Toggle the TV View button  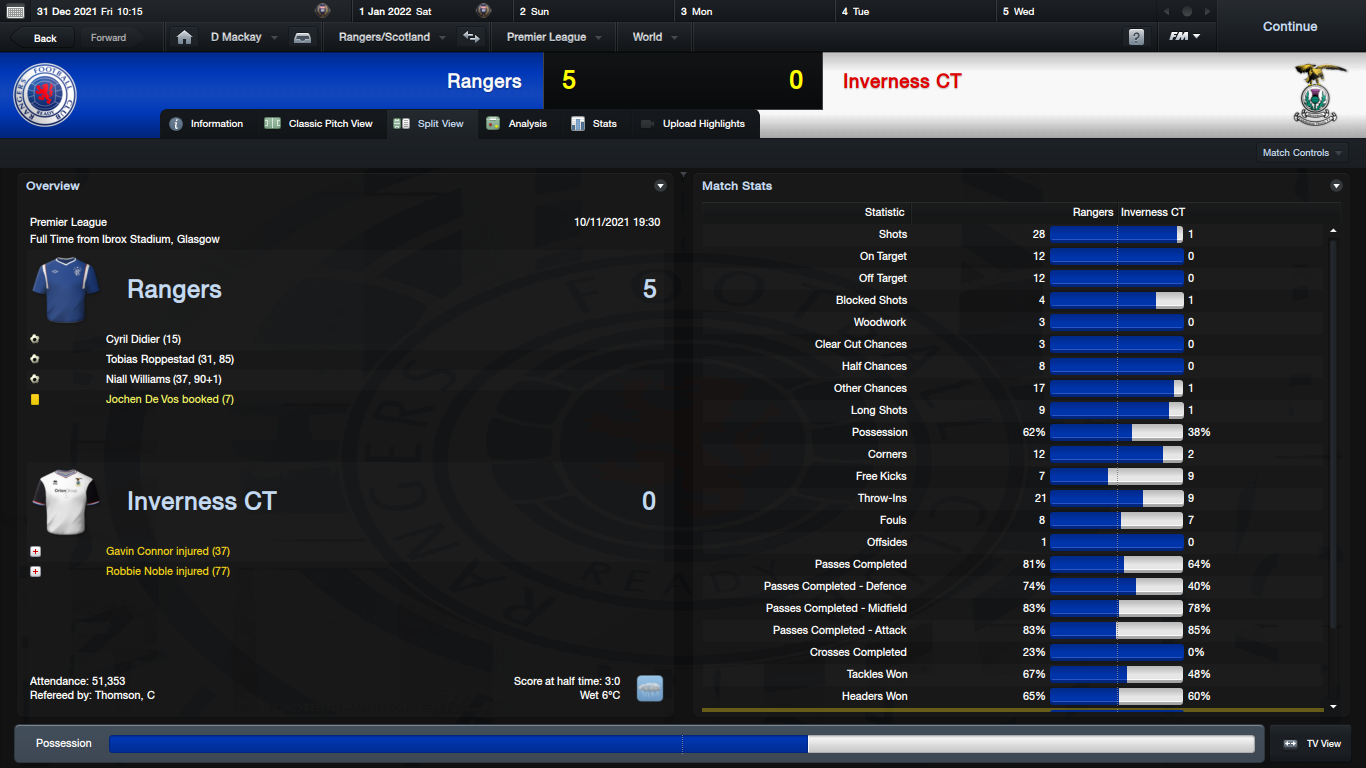1312,744
